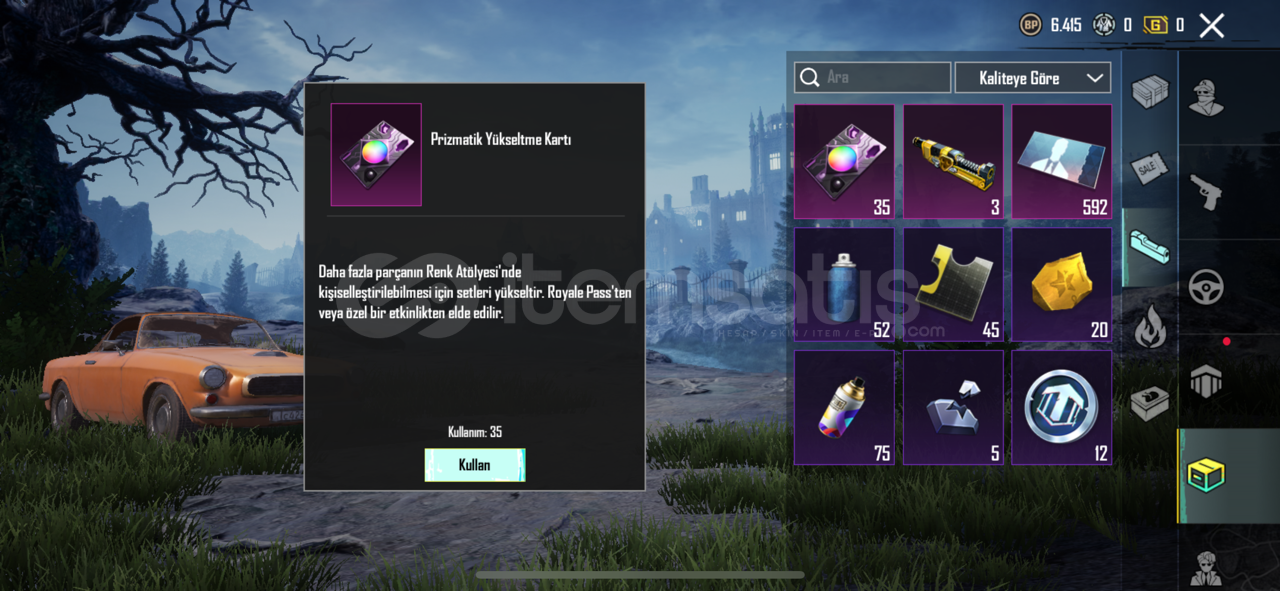Open the flame icon sub-tab
Viewport: 1280px width, 591px height.
(x=1149, y=327)
